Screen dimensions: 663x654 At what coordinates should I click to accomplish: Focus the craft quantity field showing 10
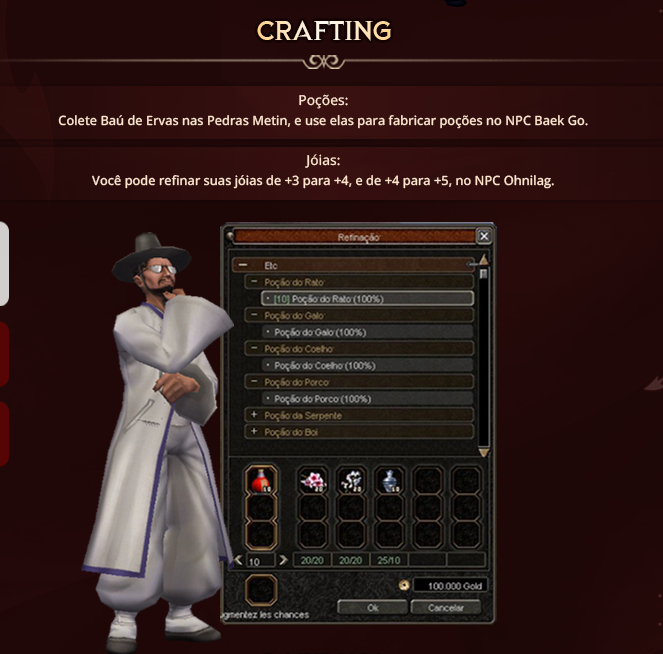(260, 560)
